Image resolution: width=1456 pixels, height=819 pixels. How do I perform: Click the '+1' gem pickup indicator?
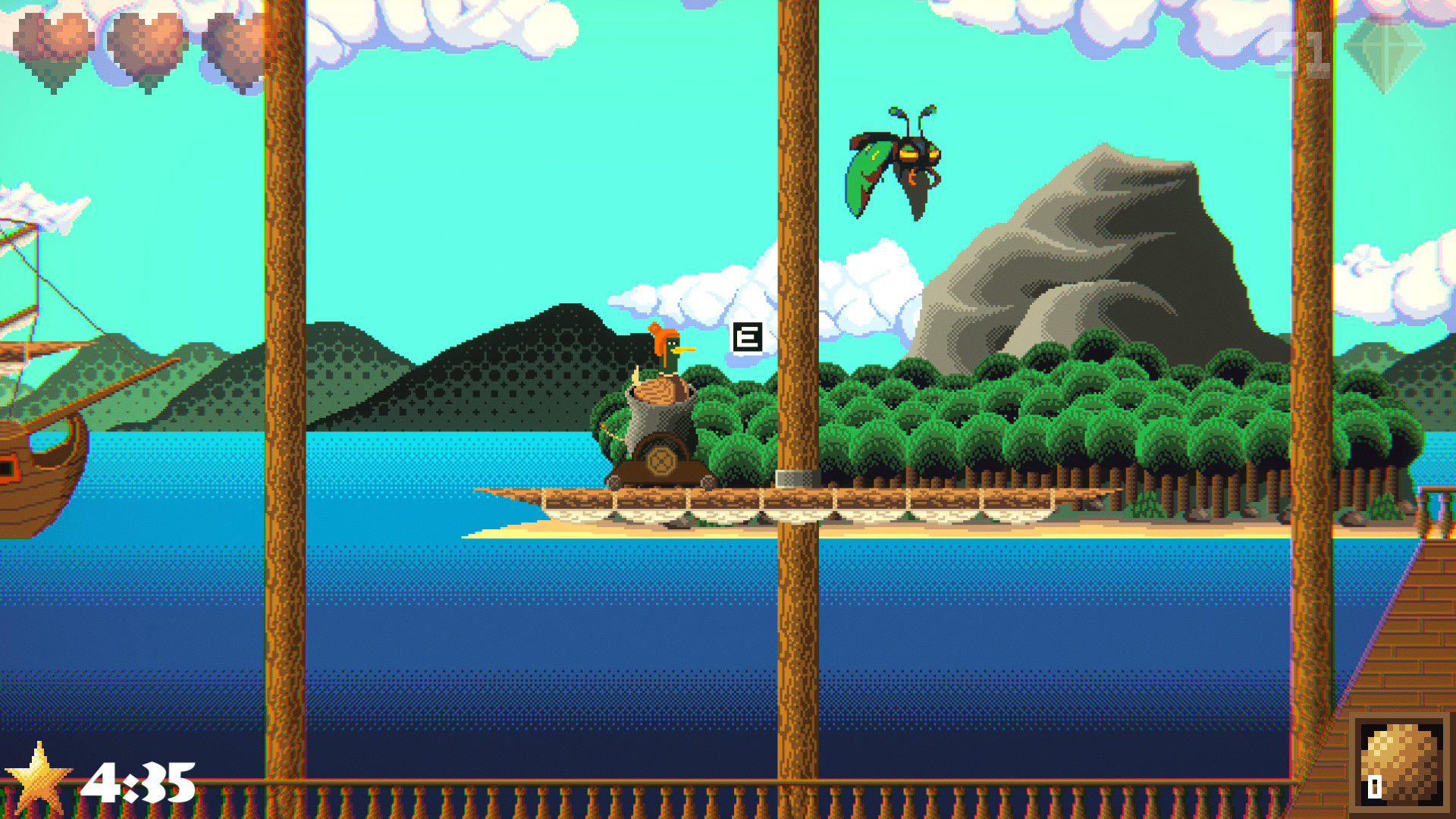(x=1312, y=53)
